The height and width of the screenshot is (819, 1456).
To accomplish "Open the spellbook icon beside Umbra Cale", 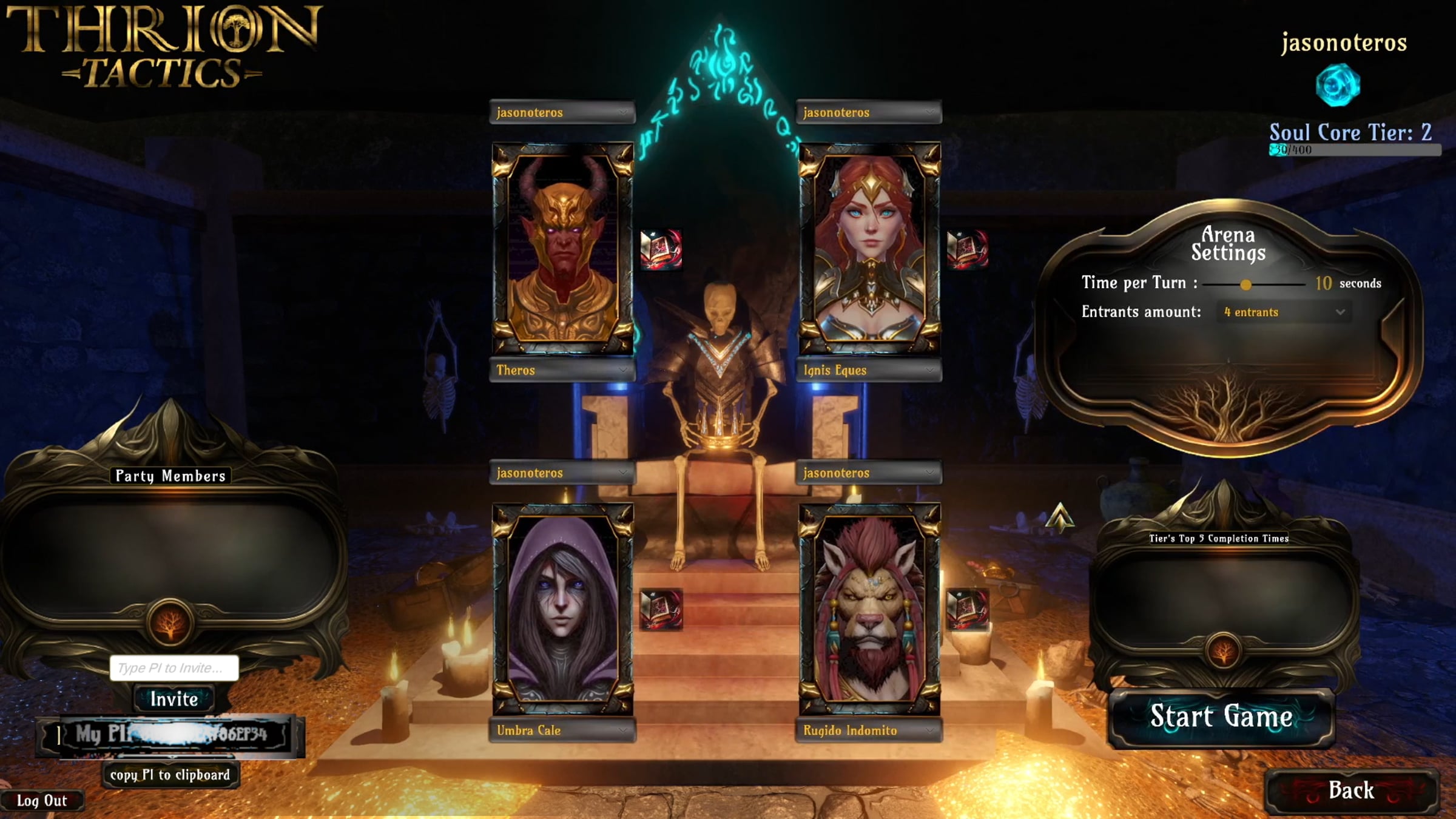I will 661,609.
